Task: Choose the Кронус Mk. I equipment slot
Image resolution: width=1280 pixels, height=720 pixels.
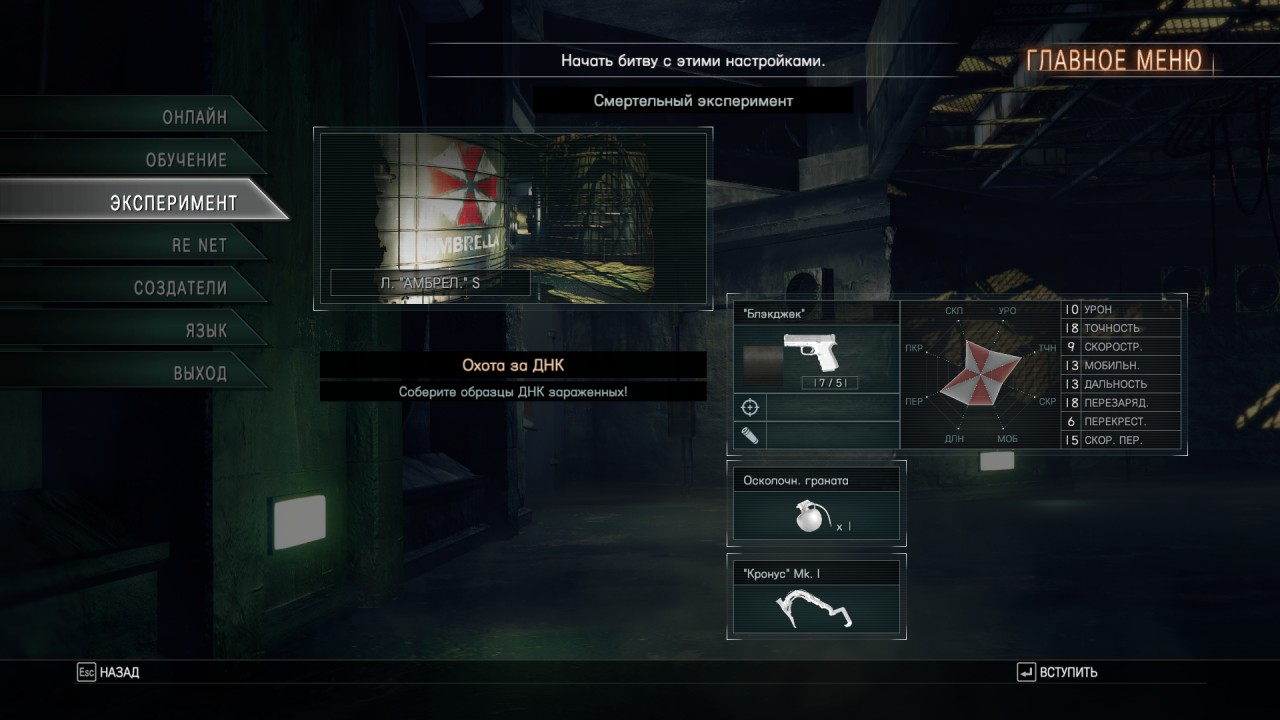Action: point(817,597)
